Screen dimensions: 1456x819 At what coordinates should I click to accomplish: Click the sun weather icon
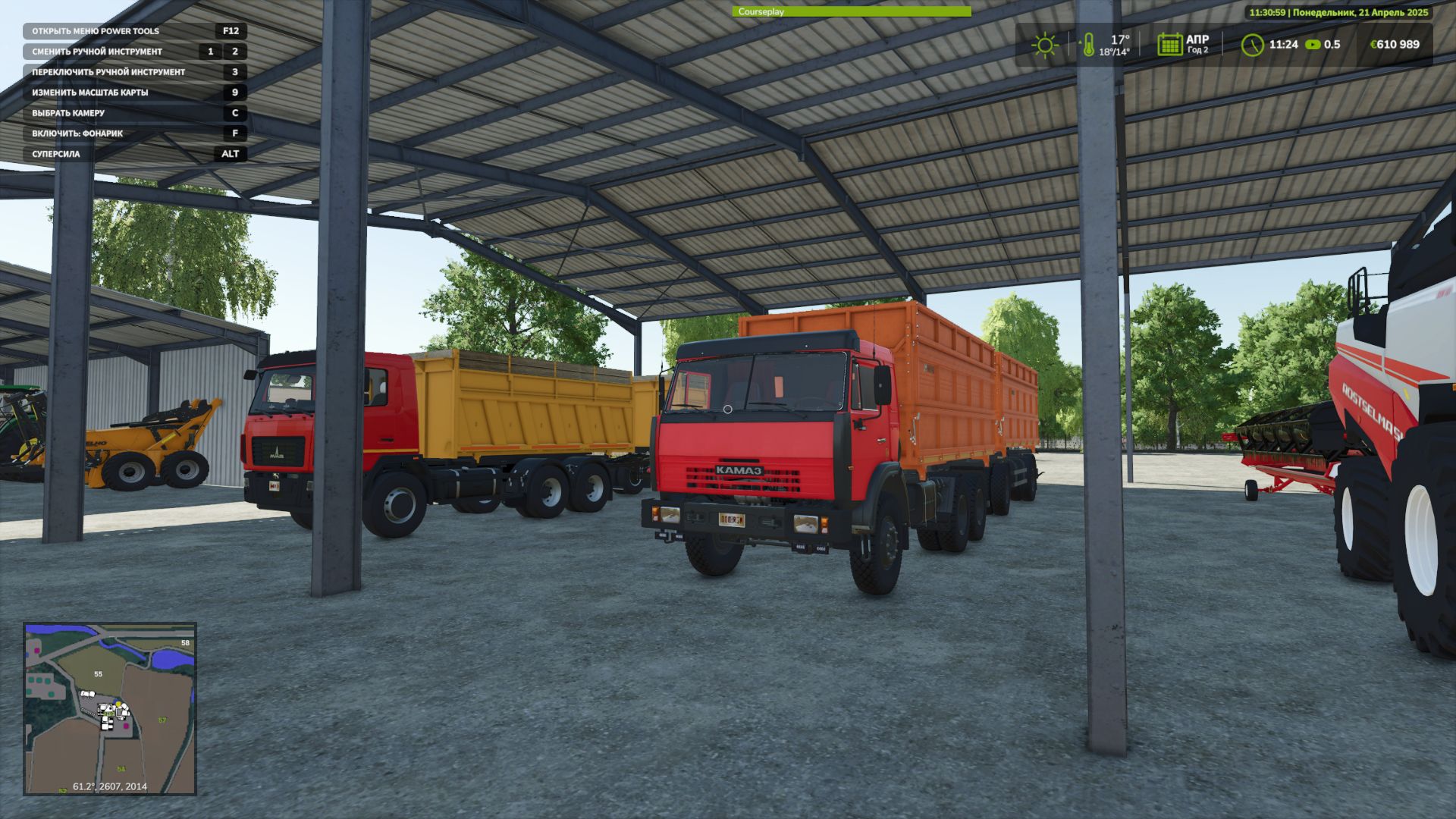pos(1045,44)
